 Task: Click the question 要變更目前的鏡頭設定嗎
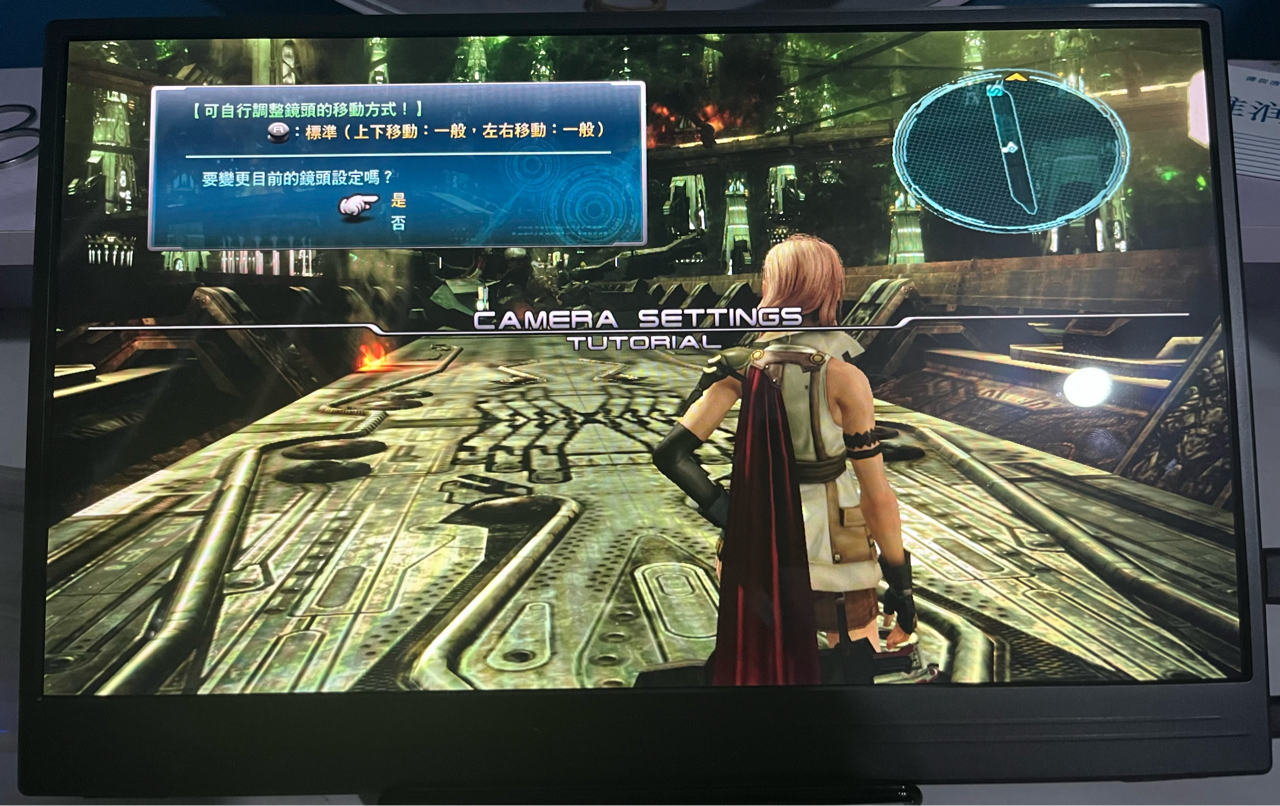pyautogui.click(x=293, y=177)
